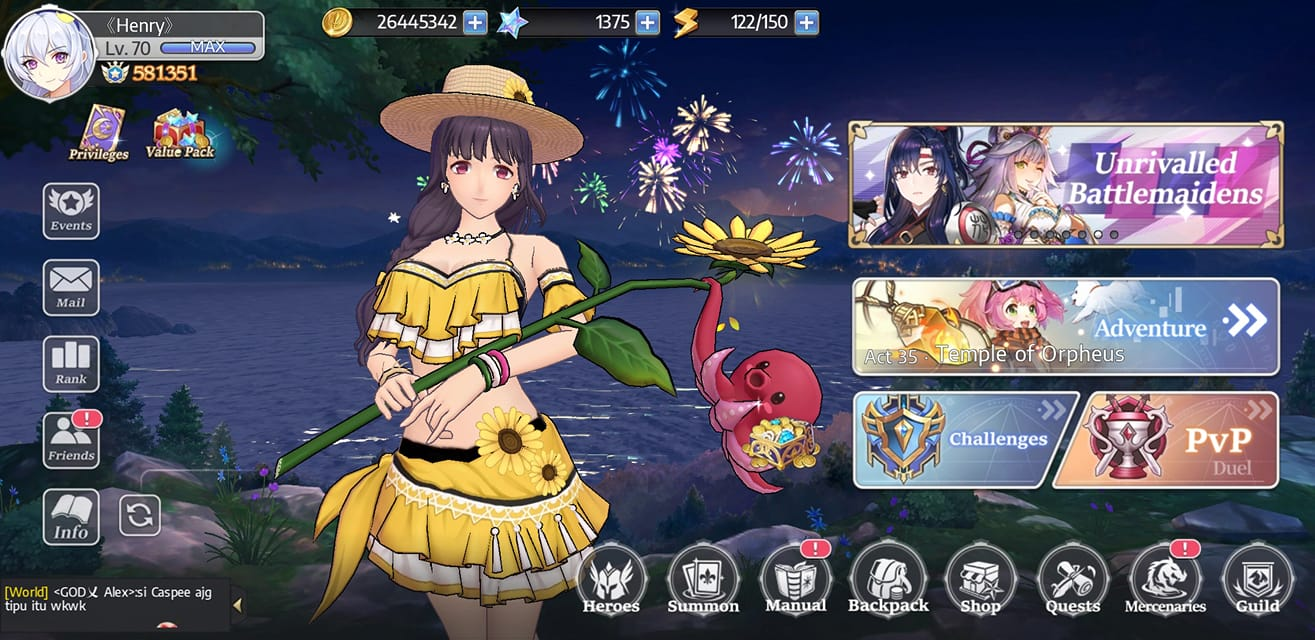Open the Events menu
The width and height of the screenshot is (1315, 640).
pyautogui.click(x=71, y=210)
